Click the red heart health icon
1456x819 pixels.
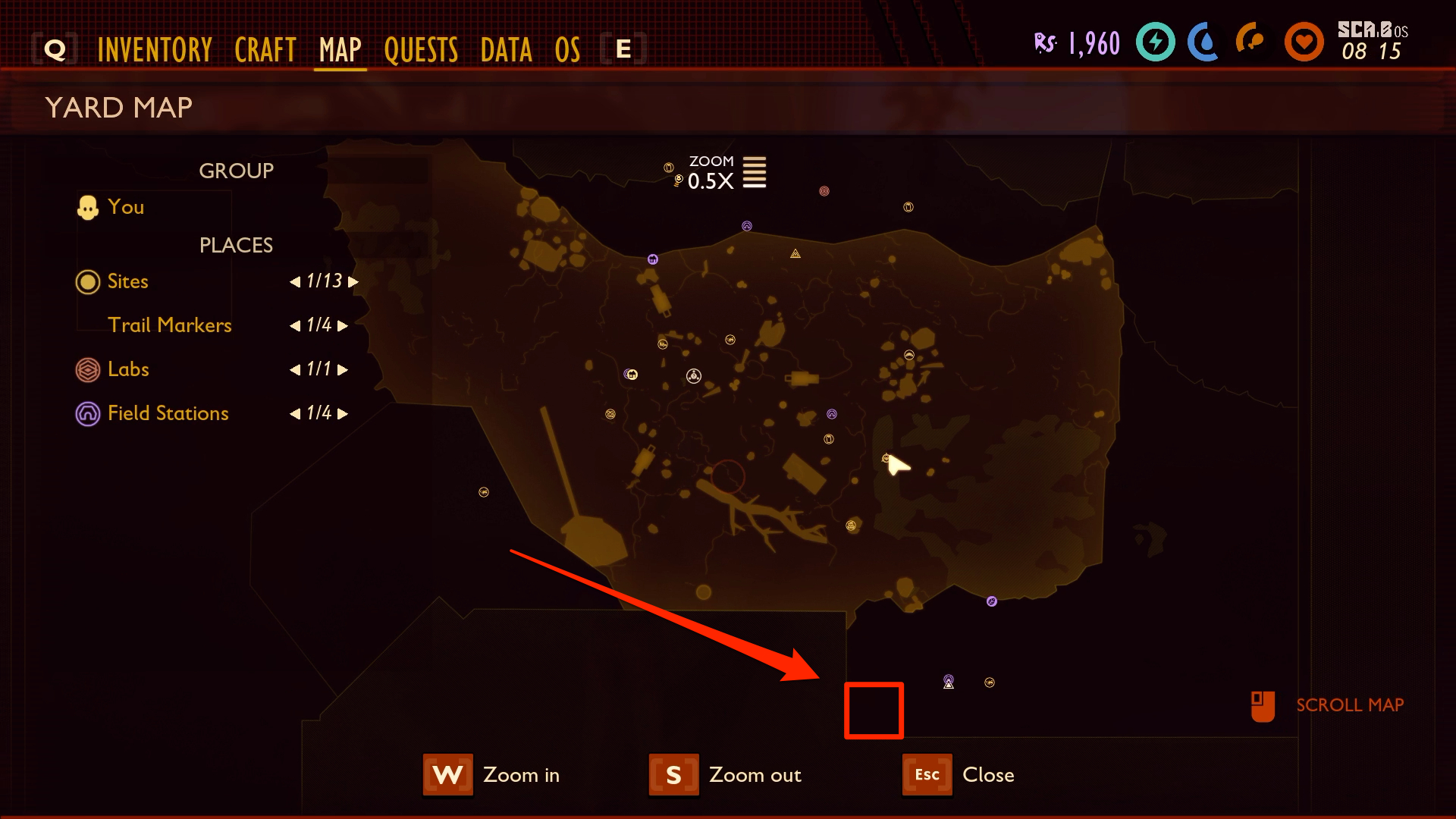tap(1304, 43)
